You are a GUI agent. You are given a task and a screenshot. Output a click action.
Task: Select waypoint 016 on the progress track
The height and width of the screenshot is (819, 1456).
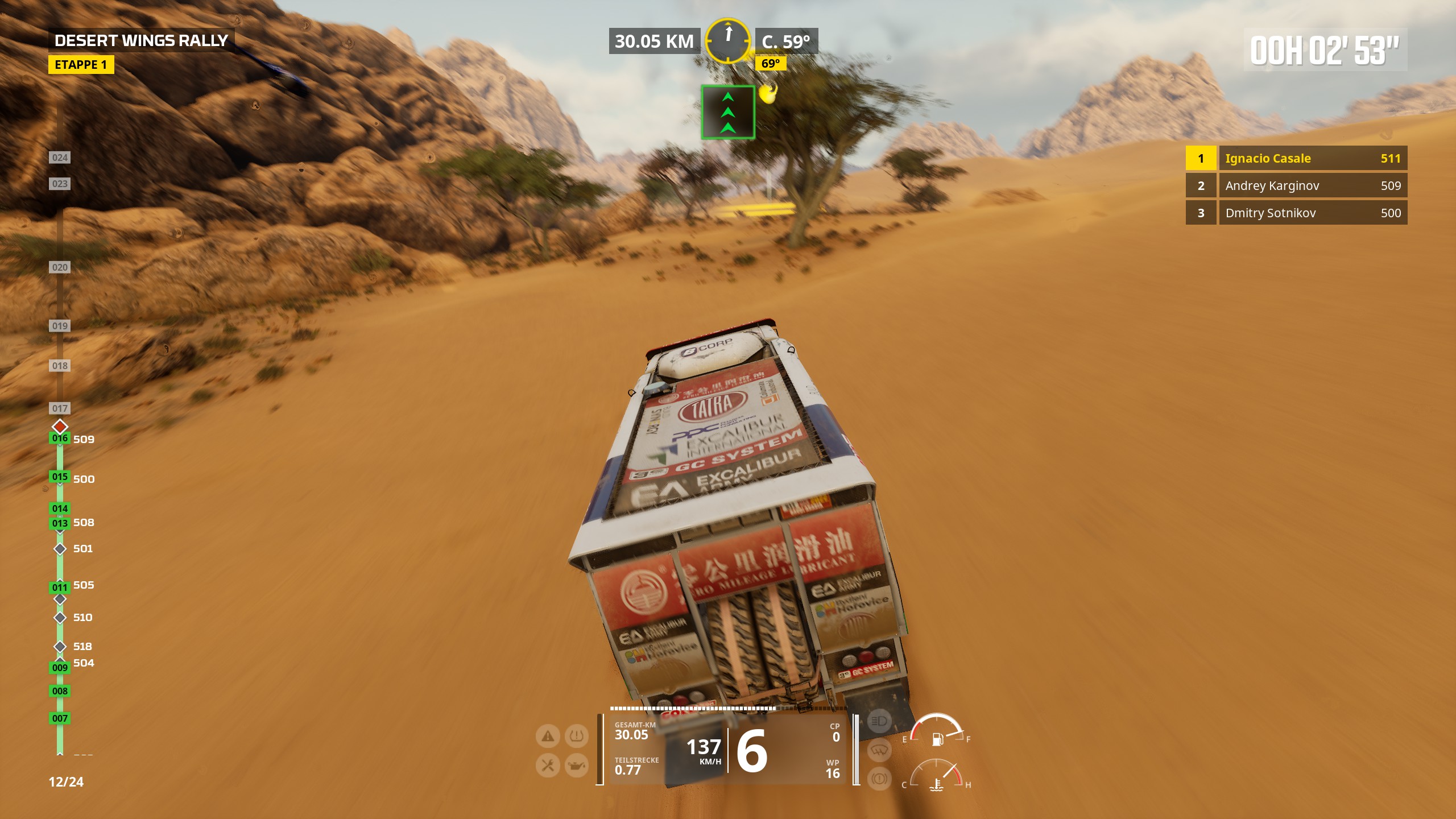[x=60, y=438]
